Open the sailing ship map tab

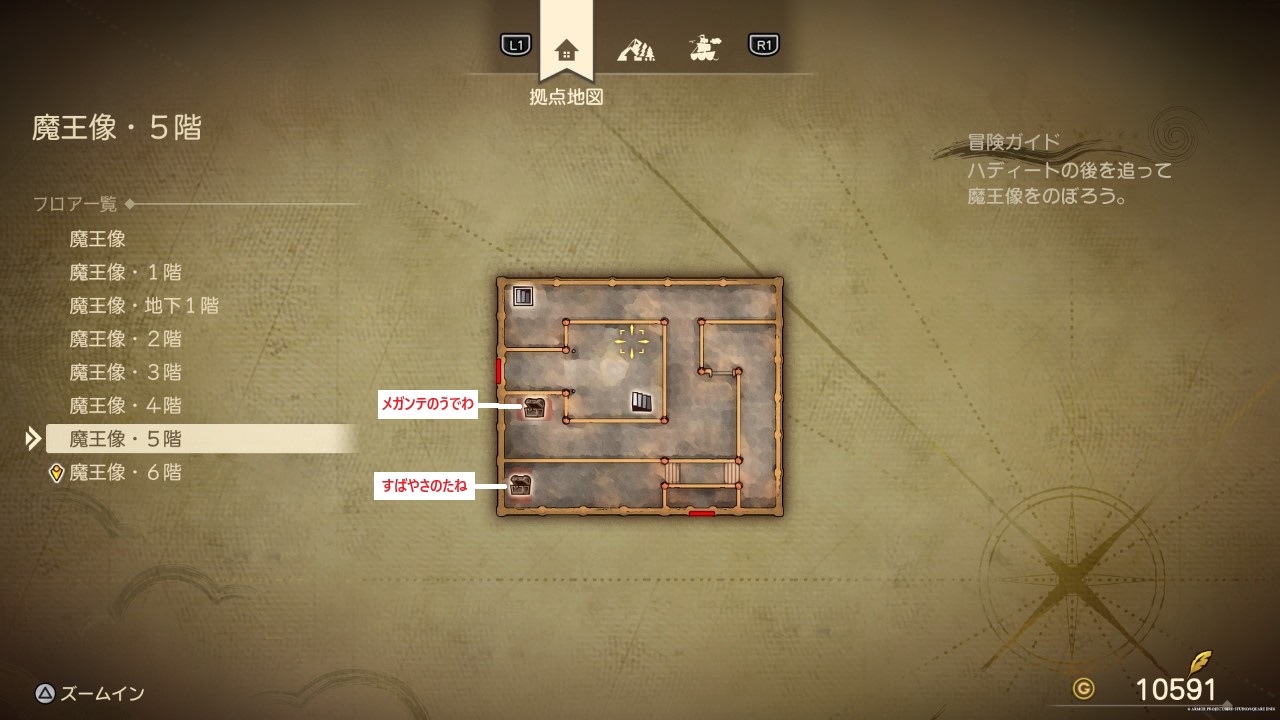706,47
